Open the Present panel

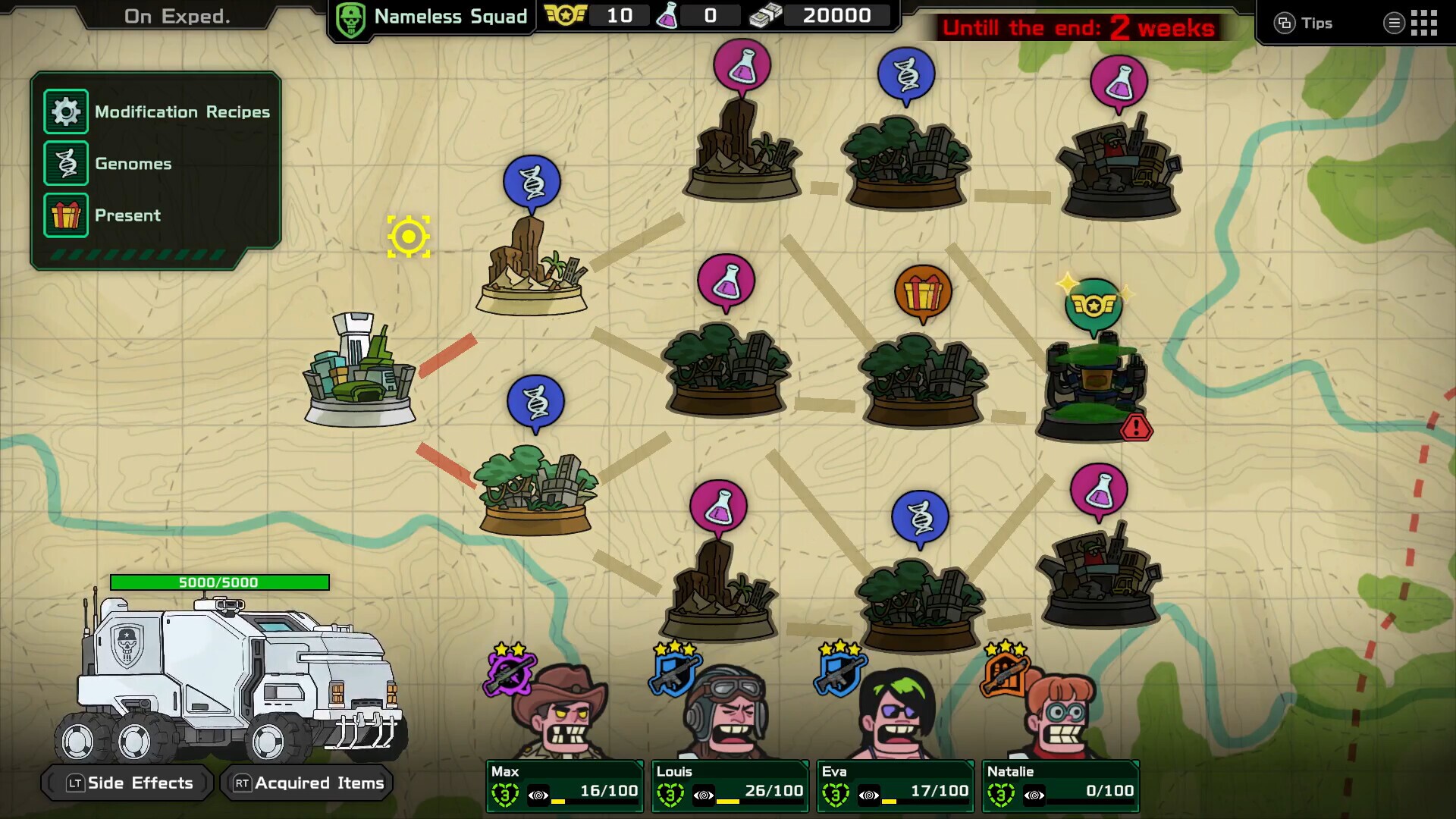[x=67, y=215]
